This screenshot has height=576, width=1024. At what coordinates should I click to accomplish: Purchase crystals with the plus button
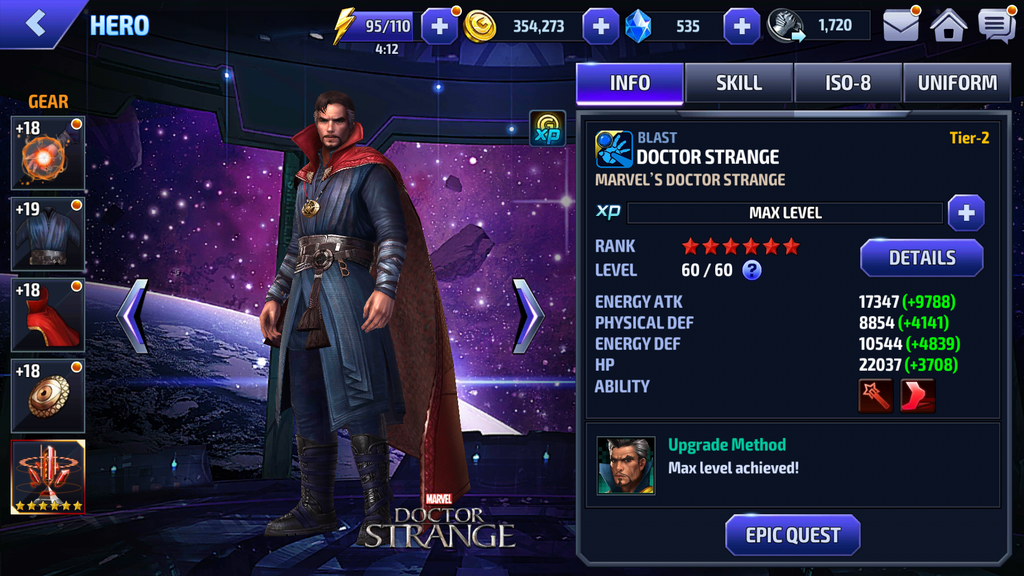tap(741, 26)
